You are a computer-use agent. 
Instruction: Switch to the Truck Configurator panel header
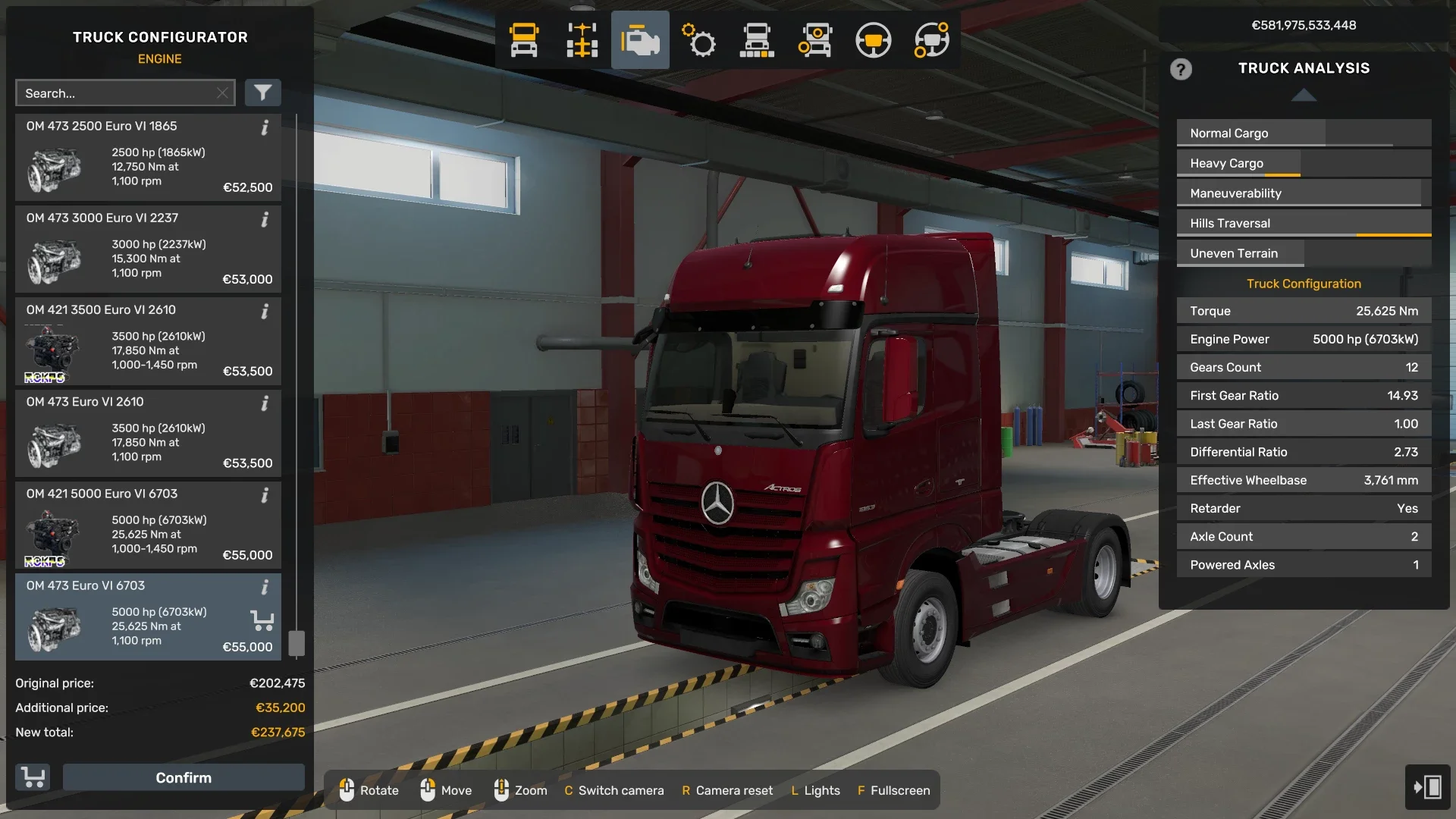pos(160,36)
